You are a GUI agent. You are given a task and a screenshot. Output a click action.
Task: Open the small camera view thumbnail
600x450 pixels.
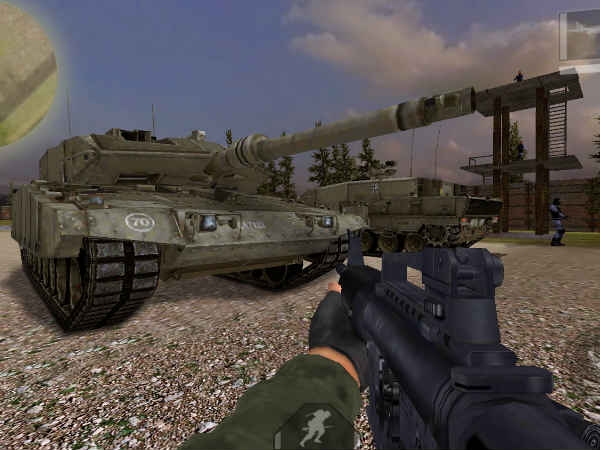click(x=580, y=36)
